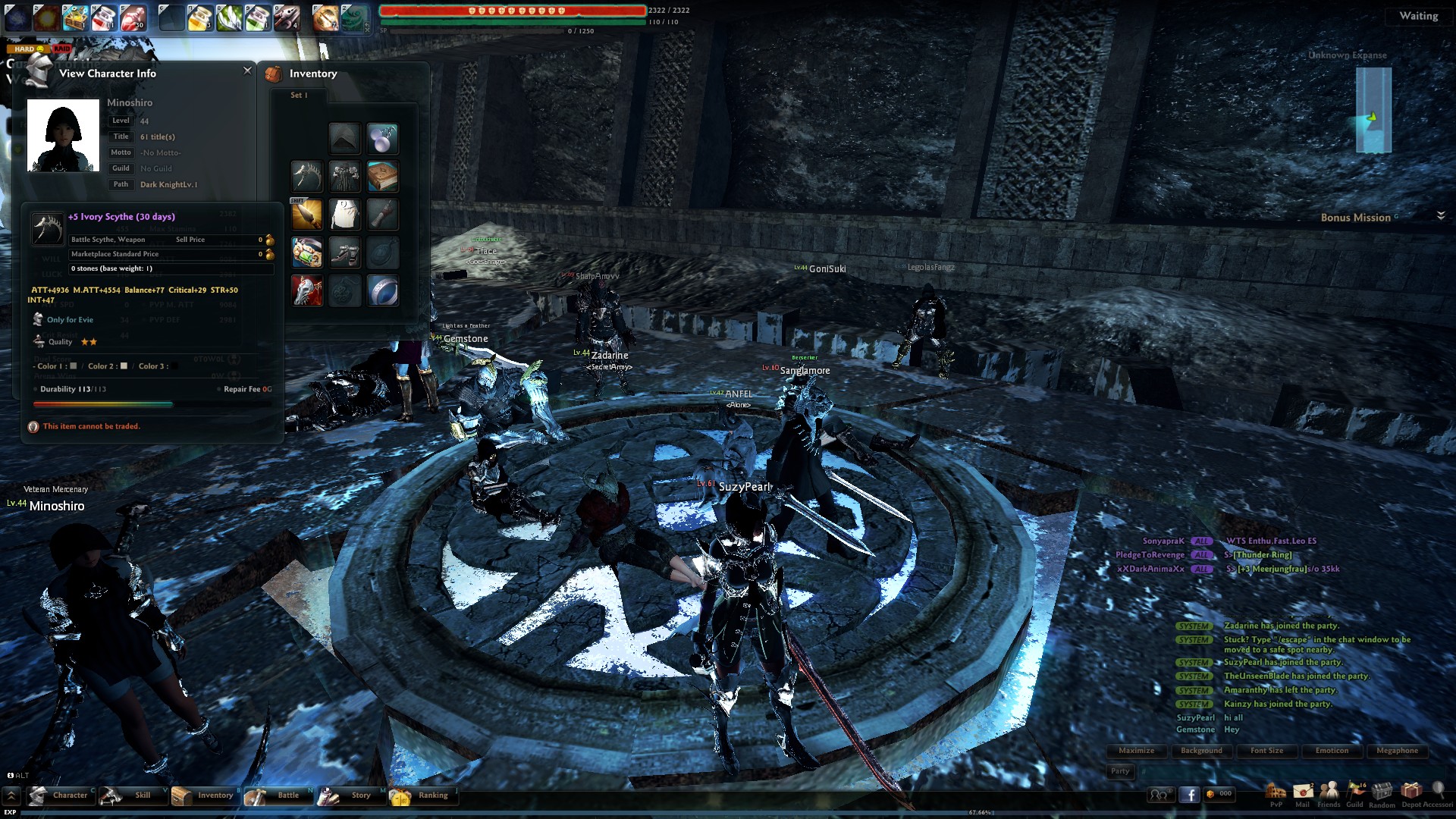Maximize the chat window
Image resolution: width=1456 pixels, height=819 pixels.
click(x=1136, y=751)
